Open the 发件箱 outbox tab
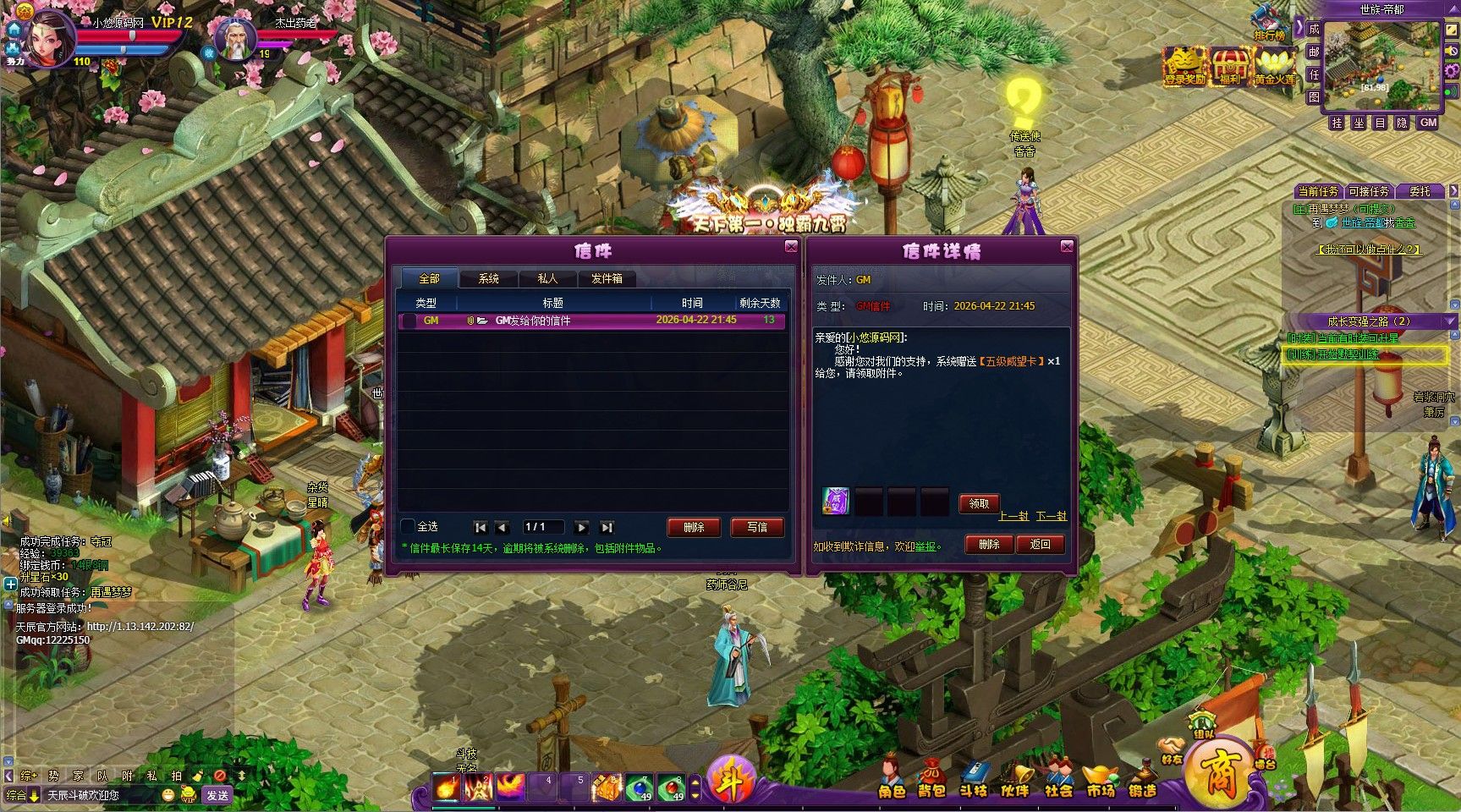This screenshot has width=1461, height=812. coord(607,278)
